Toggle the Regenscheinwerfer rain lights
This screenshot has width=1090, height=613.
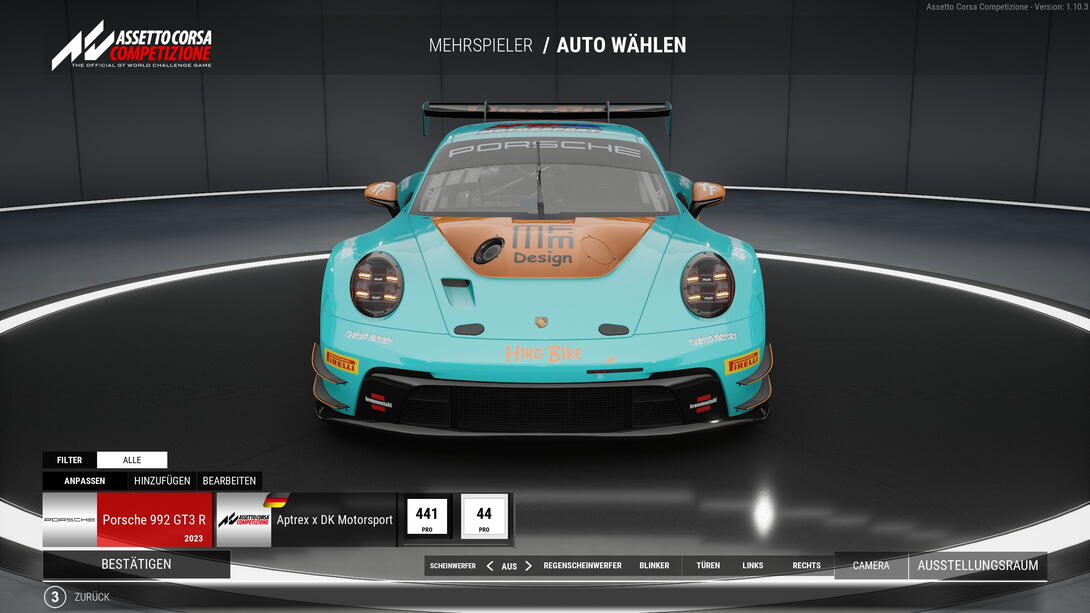point(582,566)
